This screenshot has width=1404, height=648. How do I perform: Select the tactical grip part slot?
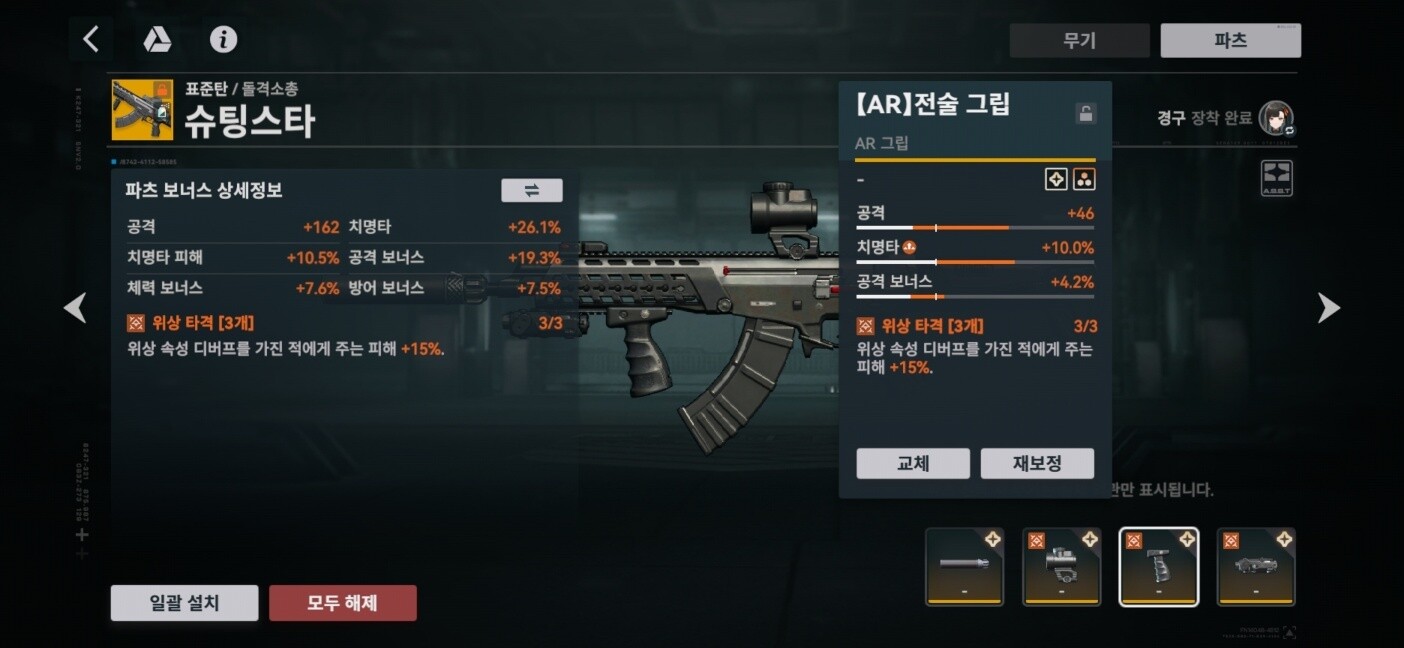(x=1158, y=566)
